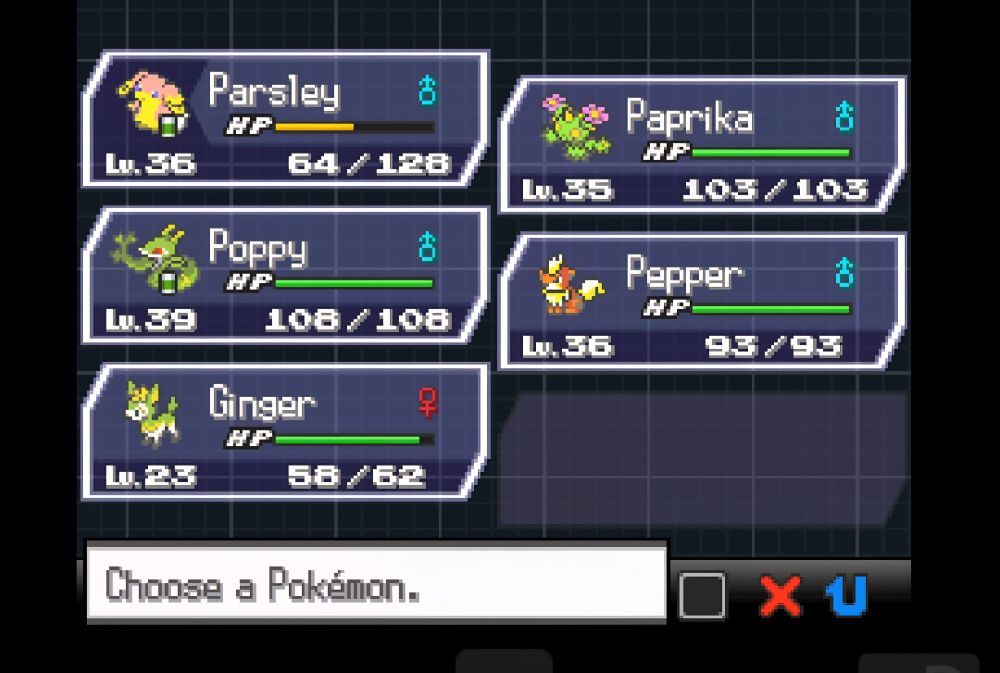Screen dimensions: 1000x673
Task: Hit the blue return arrow button
Action: (x=846, y=596)
